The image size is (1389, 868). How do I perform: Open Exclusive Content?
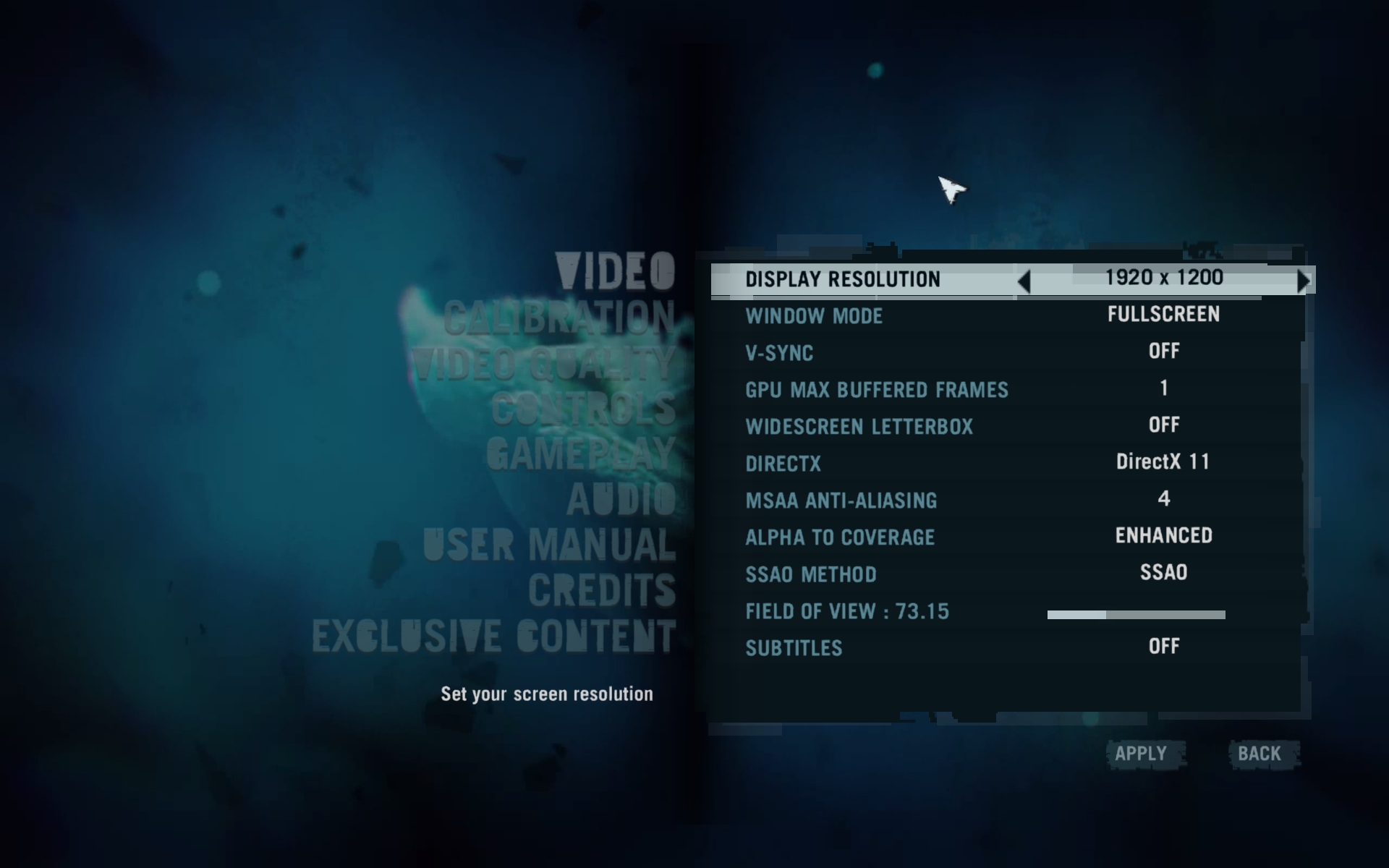click(x=493, y=637)
